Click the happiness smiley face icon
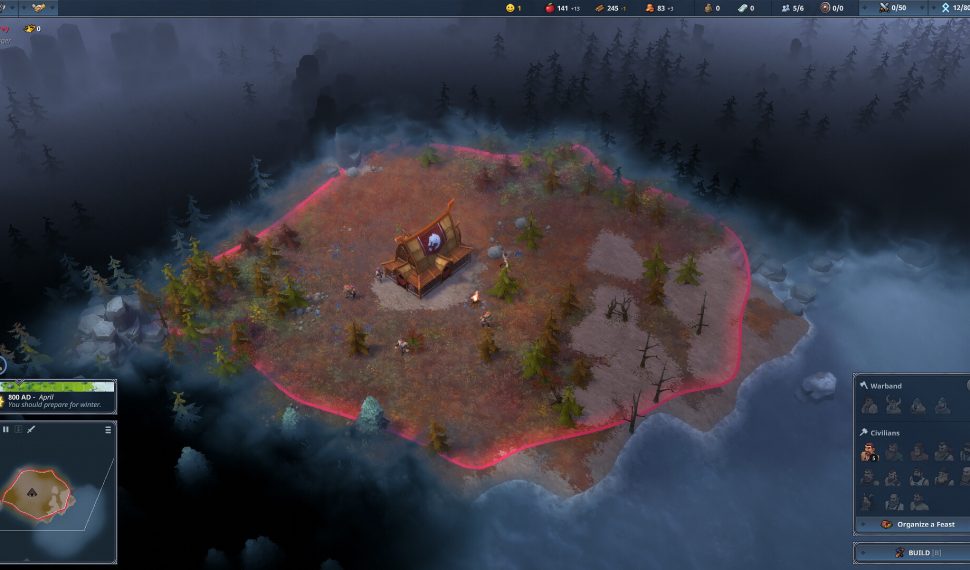The width and height of the screenshot is (970, 570). click(x=510, y=8)
